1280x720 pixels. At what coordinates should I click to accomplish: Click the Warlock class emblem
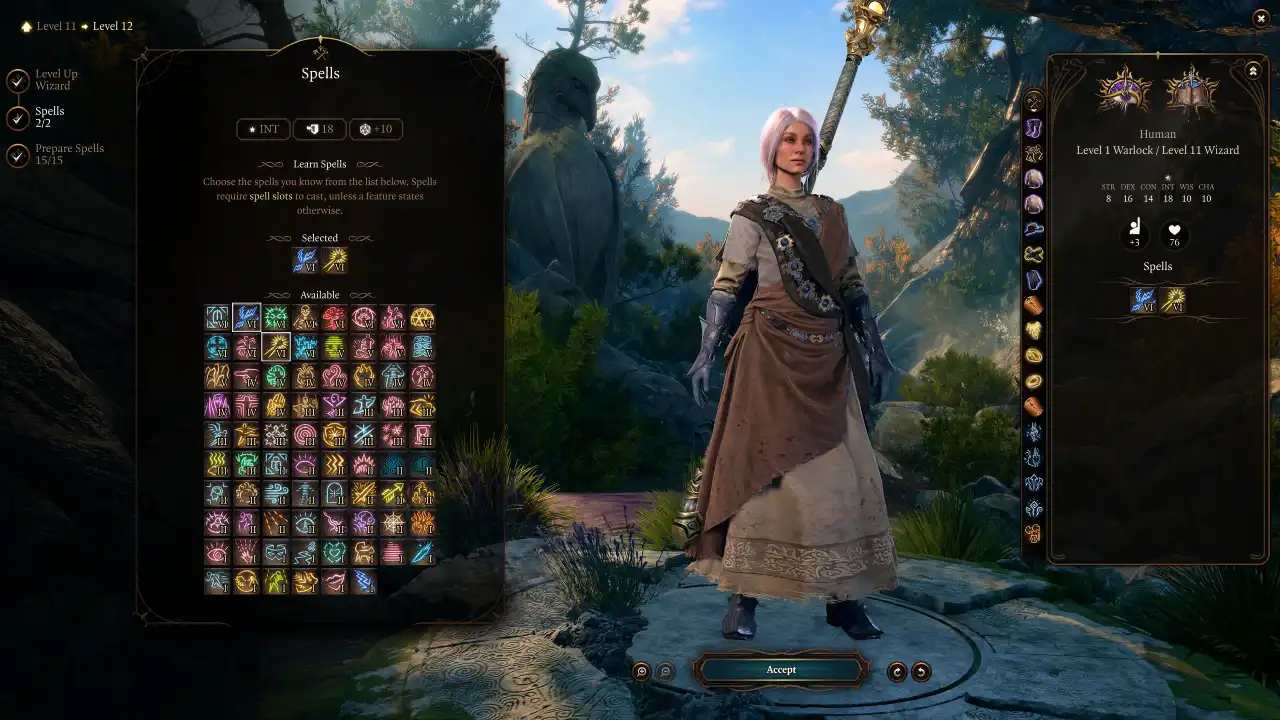tap(1125, 92)
